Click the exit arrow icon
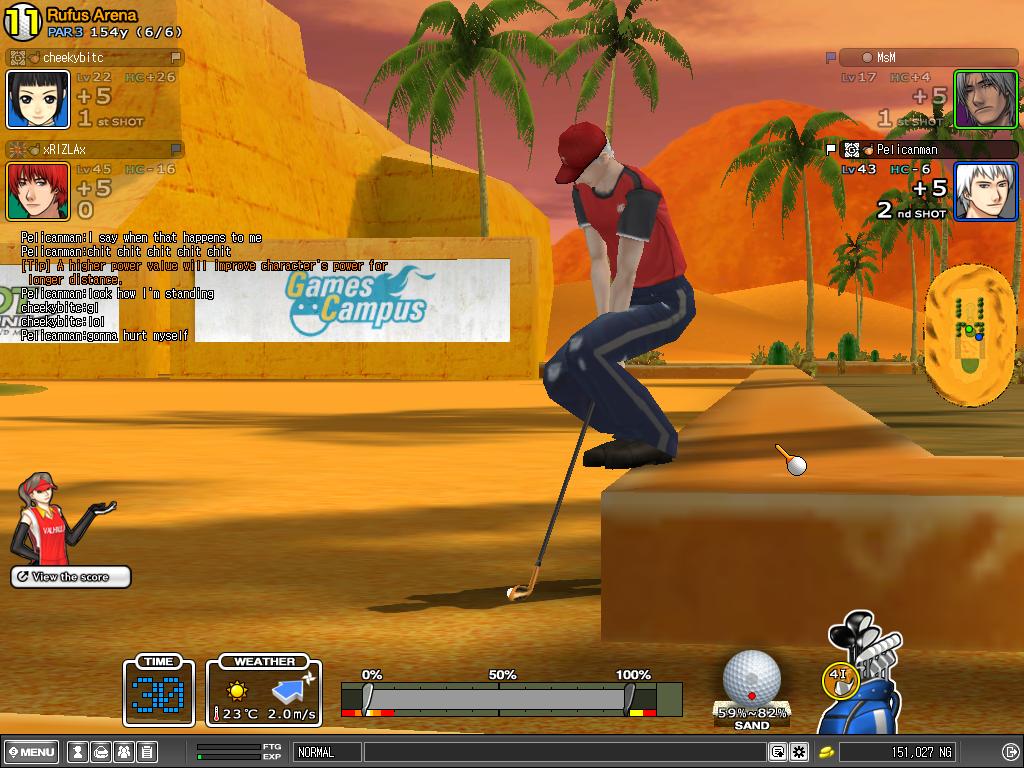The width and height of the screenshot is (1024, 768). [1009, 752]
